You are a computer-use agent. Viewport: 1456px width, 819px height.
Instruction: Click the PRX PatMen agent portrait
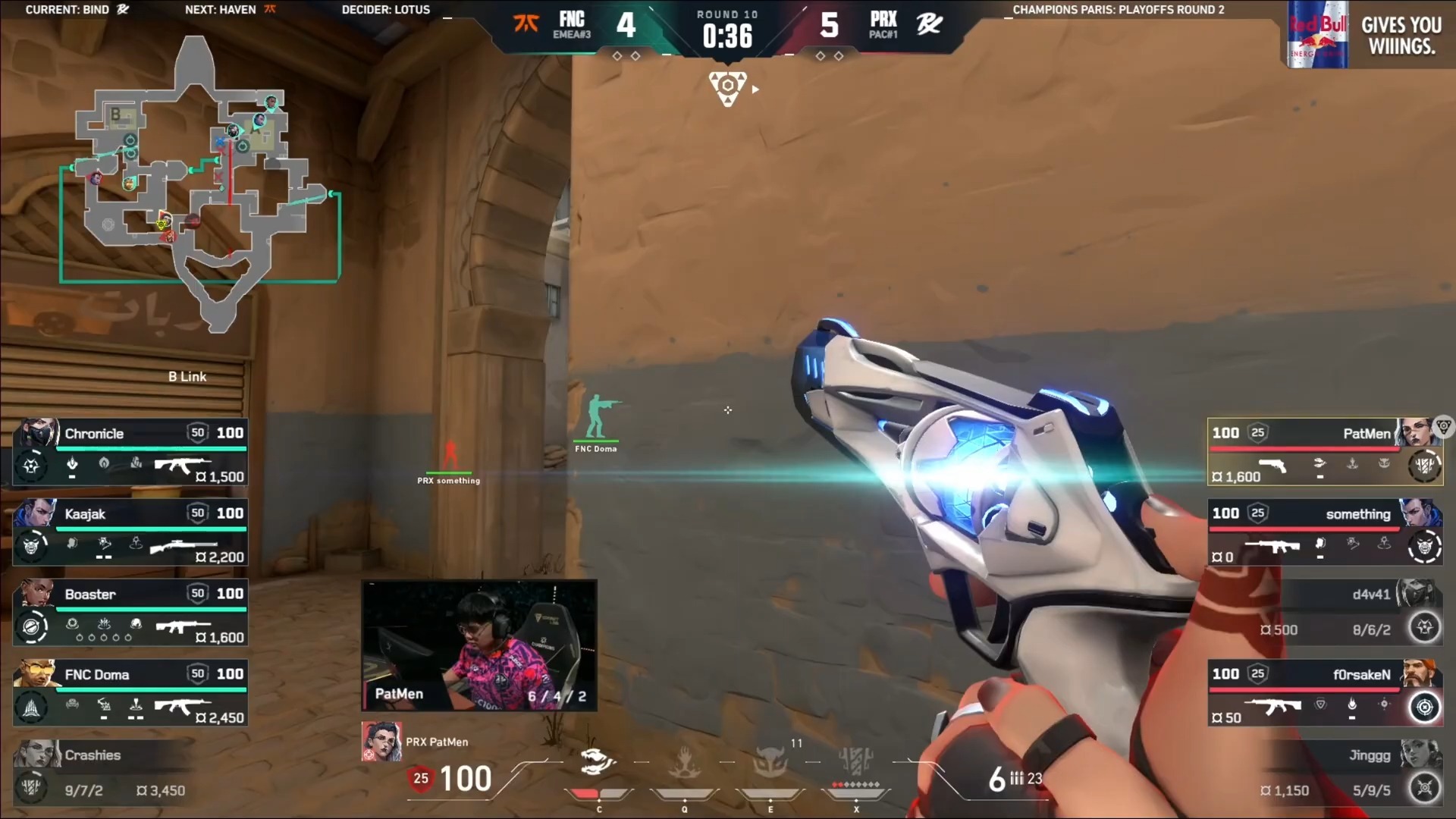(381, 742)
